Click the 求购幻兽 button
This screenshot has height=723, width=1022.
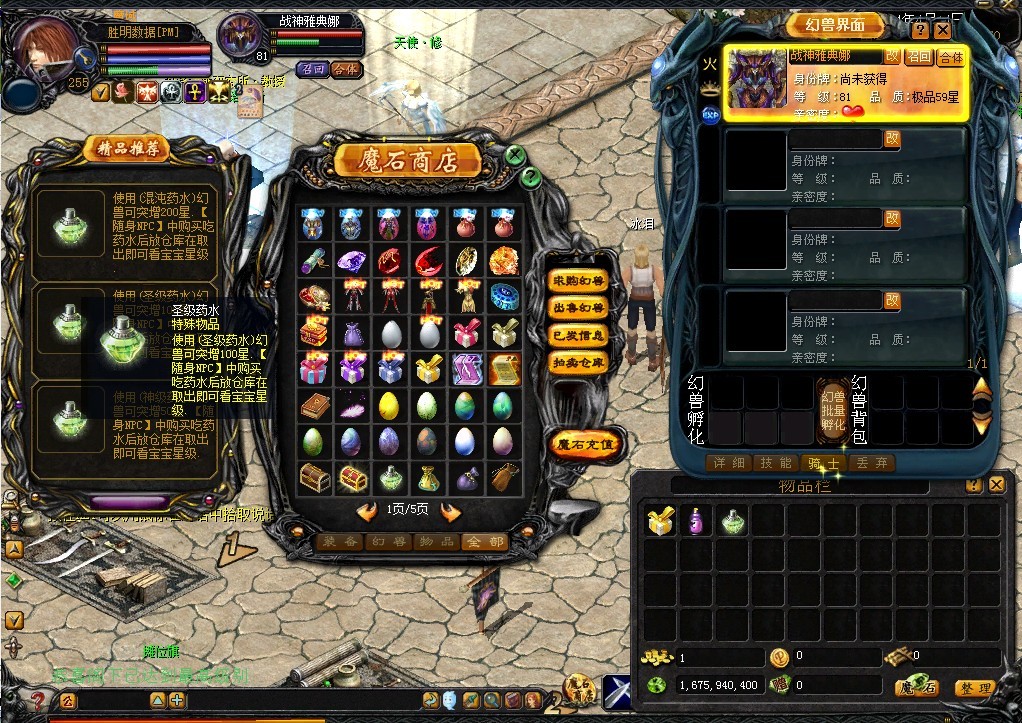pos(578,283)
